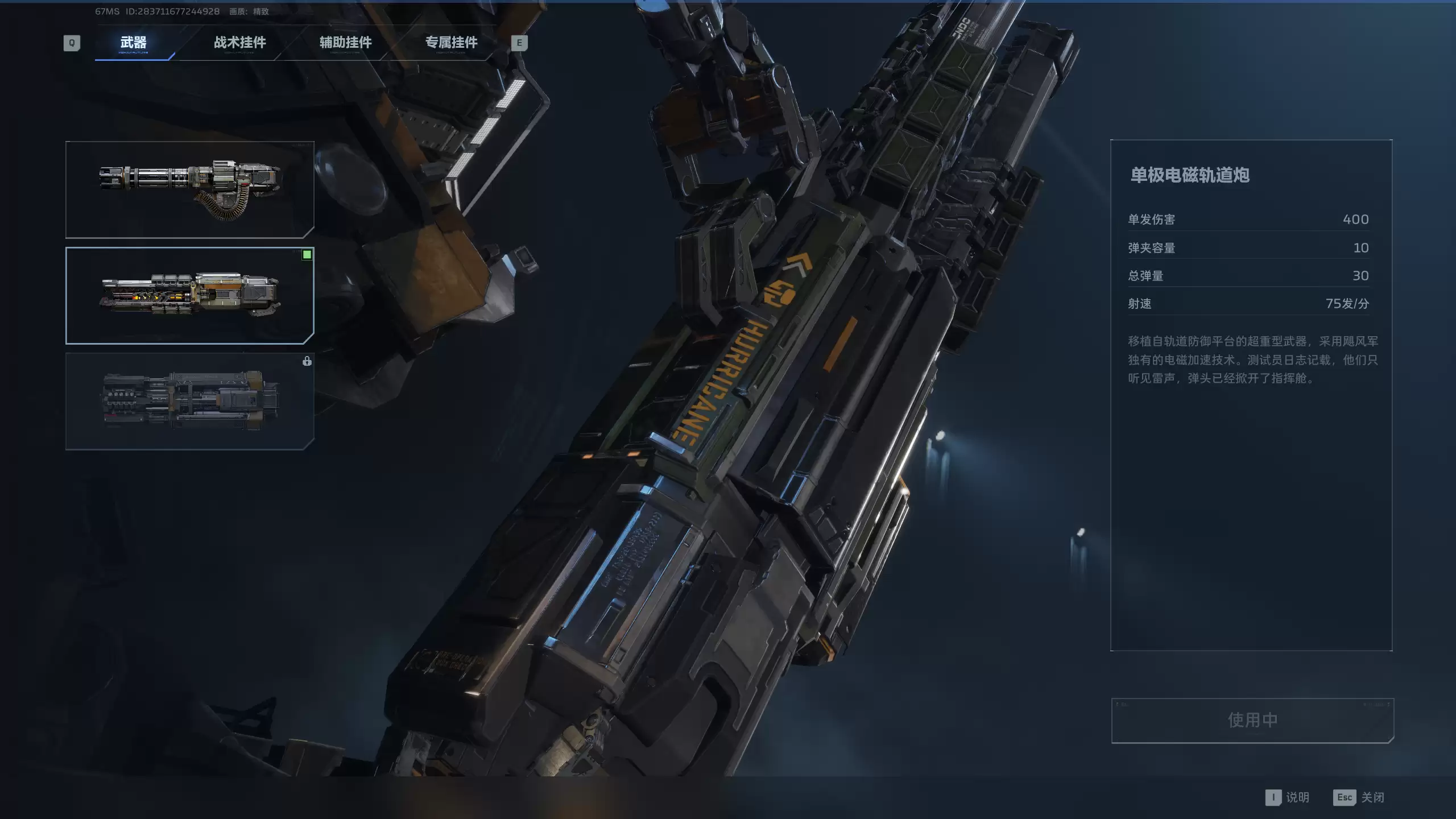Select the 辅助挂件 tab
This screenshot has width=1456, height=819.
click(x=345, y=43)
